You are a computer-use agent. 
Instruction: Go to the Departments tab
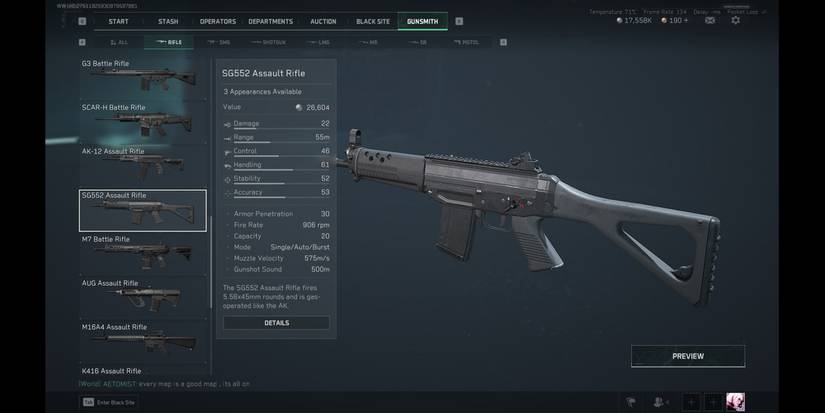pos(271,21)
